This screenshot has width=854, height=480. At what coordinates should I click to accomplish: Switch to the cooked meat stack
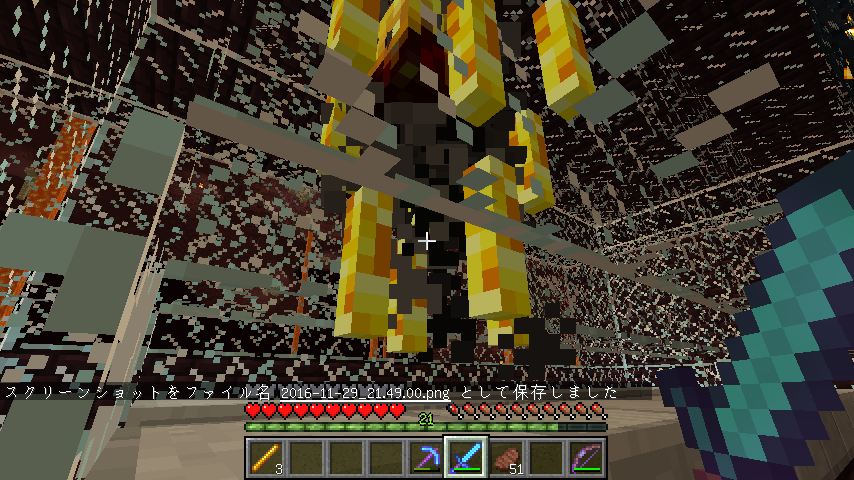pyautogui.click(x=506, y=459)
